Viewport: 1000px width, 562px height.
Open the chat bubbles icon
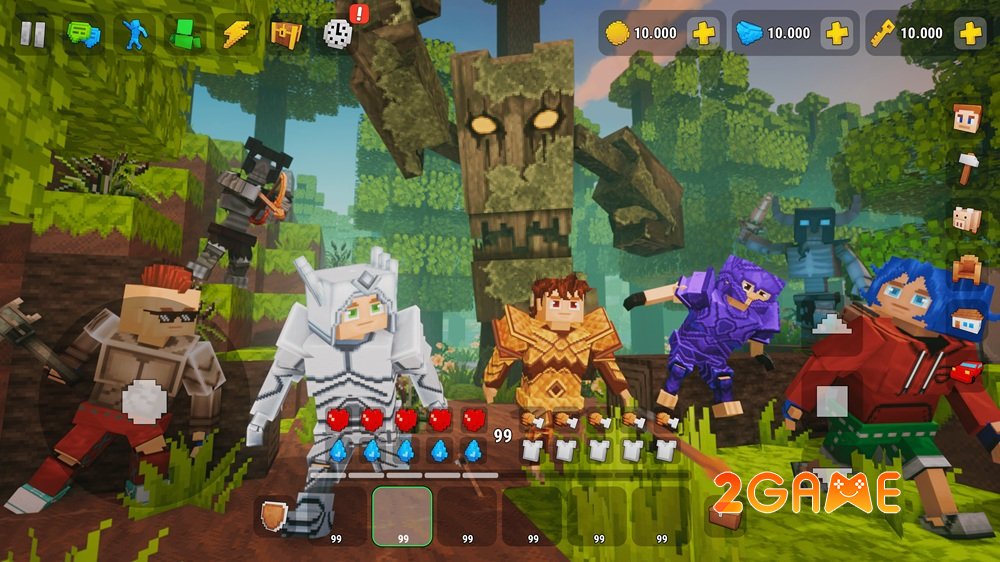tap(83, 34)
